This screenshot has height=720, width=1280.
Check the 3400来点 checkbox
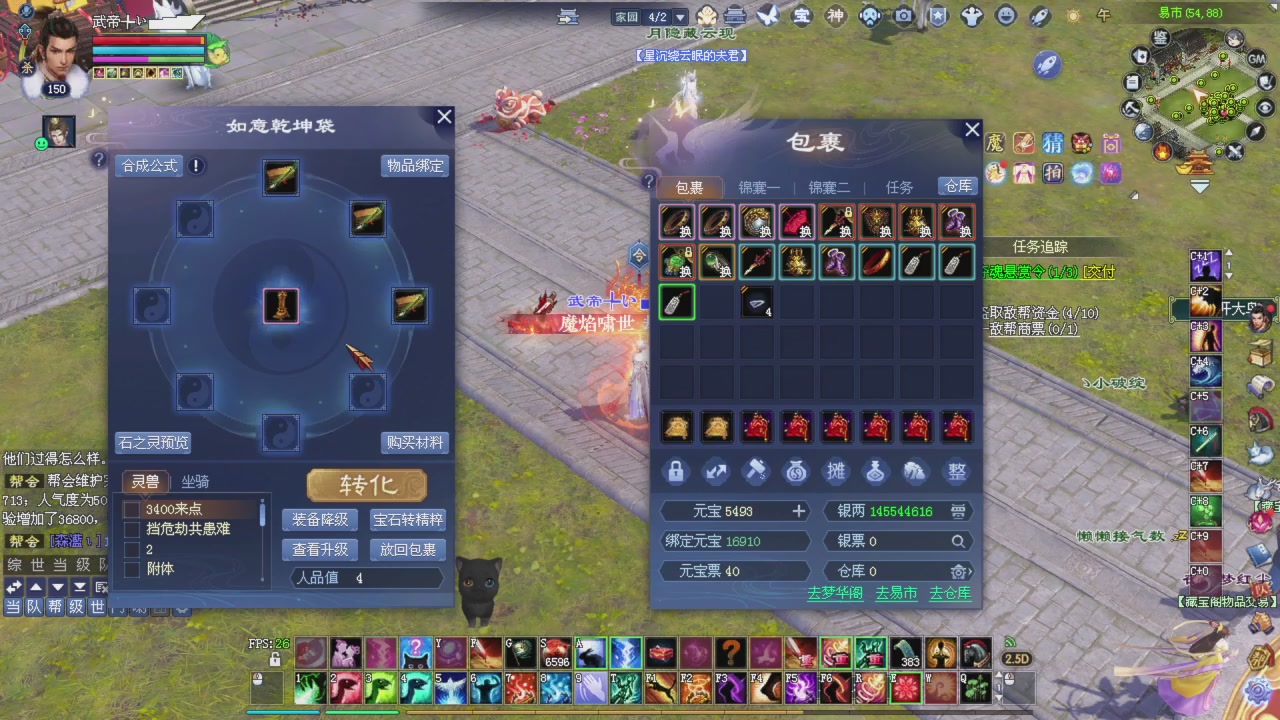[133, 508]
